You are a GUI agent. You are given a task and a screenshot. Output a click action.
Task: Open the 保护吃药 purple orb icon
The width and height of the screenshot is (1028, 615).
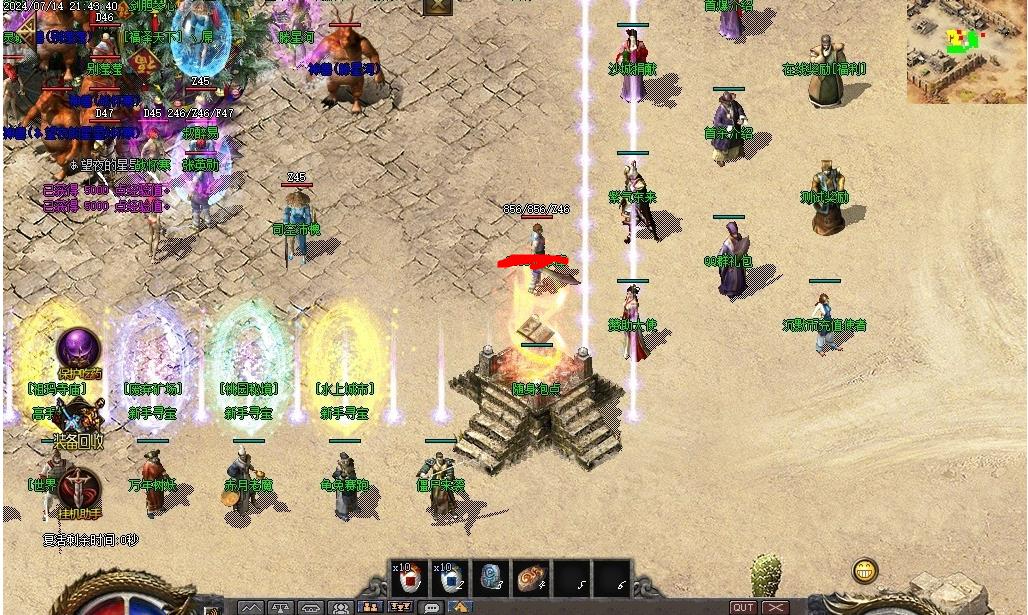point(78,348)
